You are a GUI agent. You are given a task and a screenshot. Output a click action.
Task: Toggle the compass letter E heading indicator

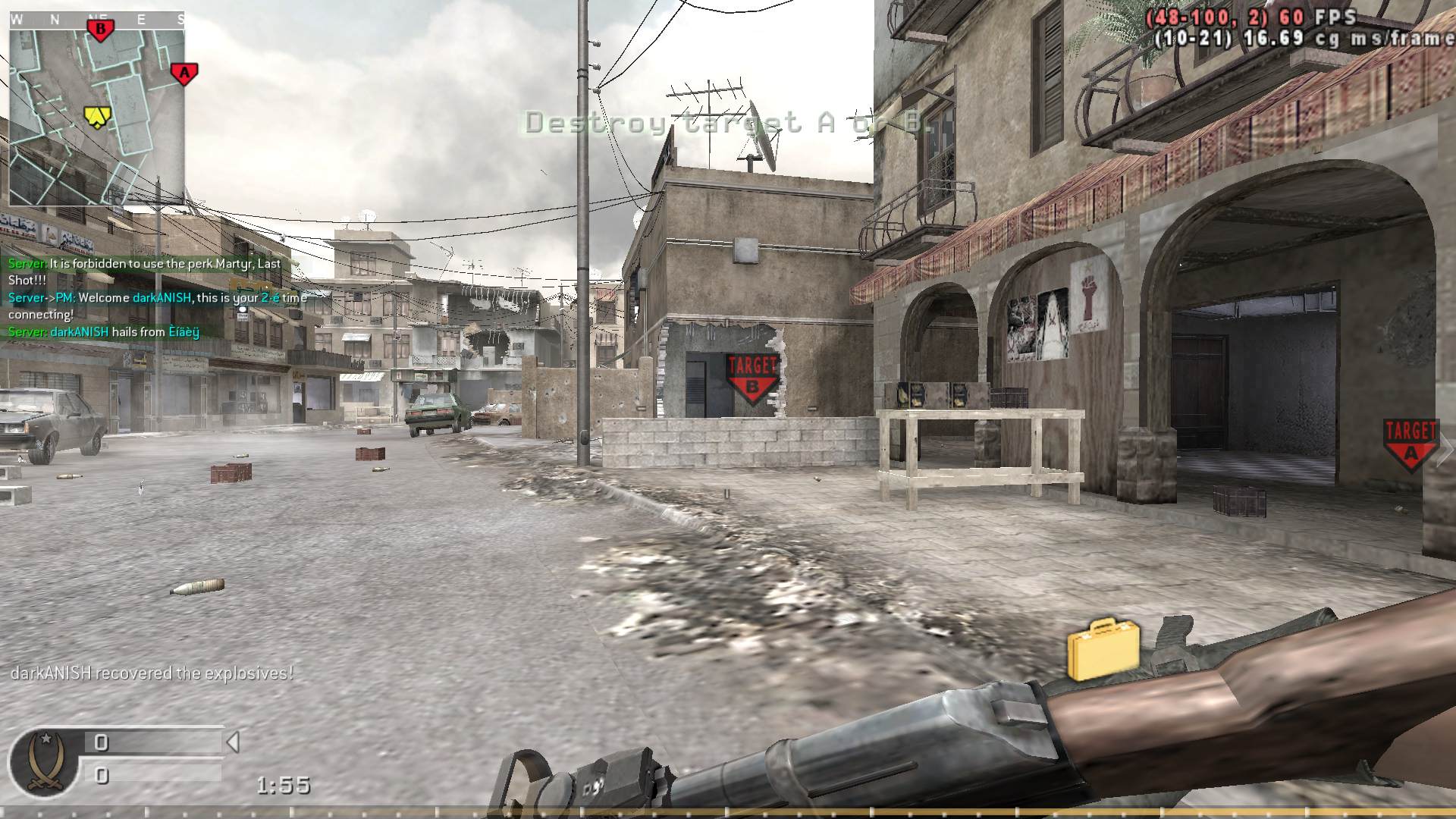141,18
